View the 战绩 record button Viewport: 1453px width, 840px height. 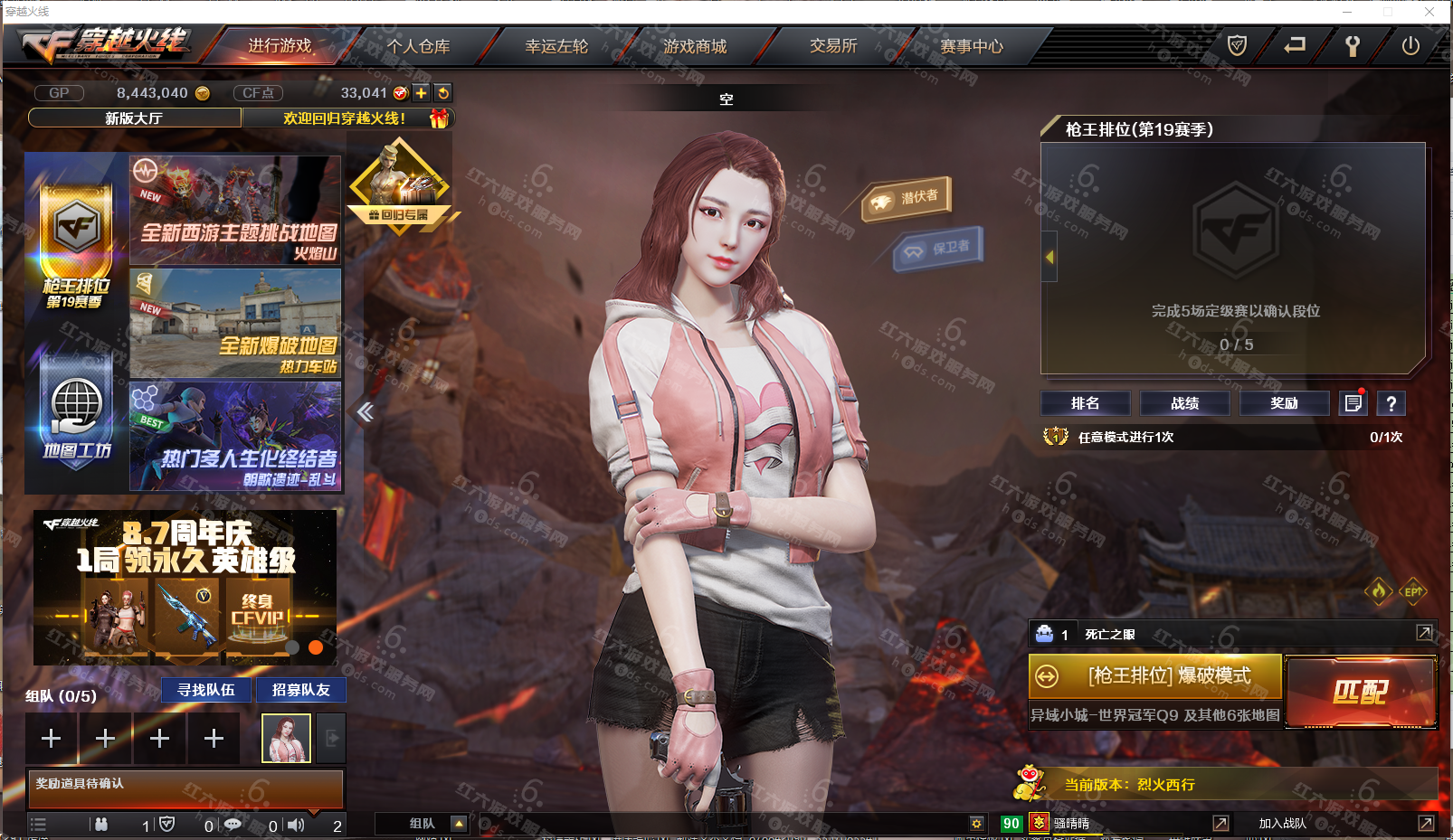[x=1184, y=403]
